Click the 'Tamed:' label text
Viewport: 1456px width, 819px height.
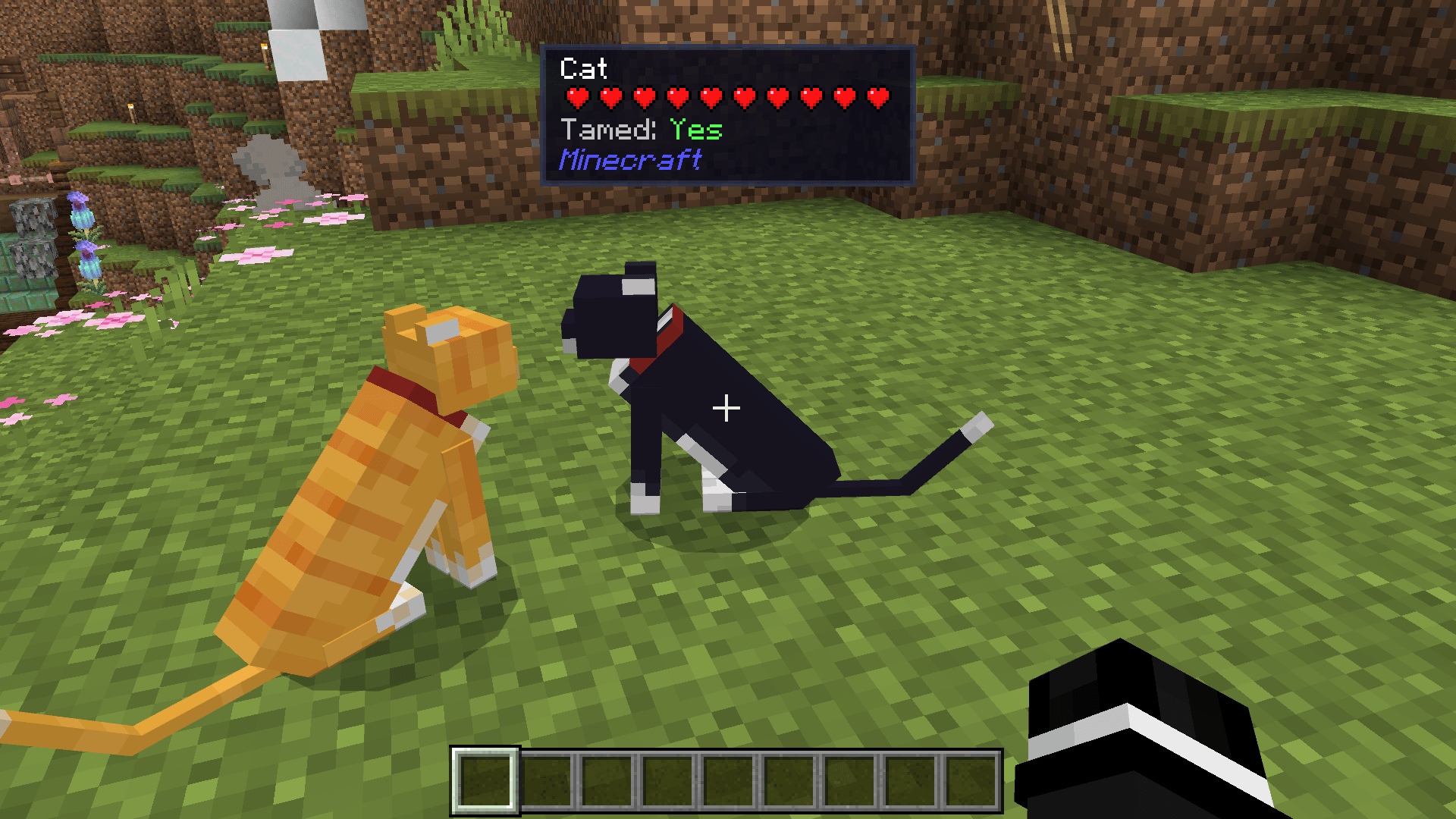(607, 129)
